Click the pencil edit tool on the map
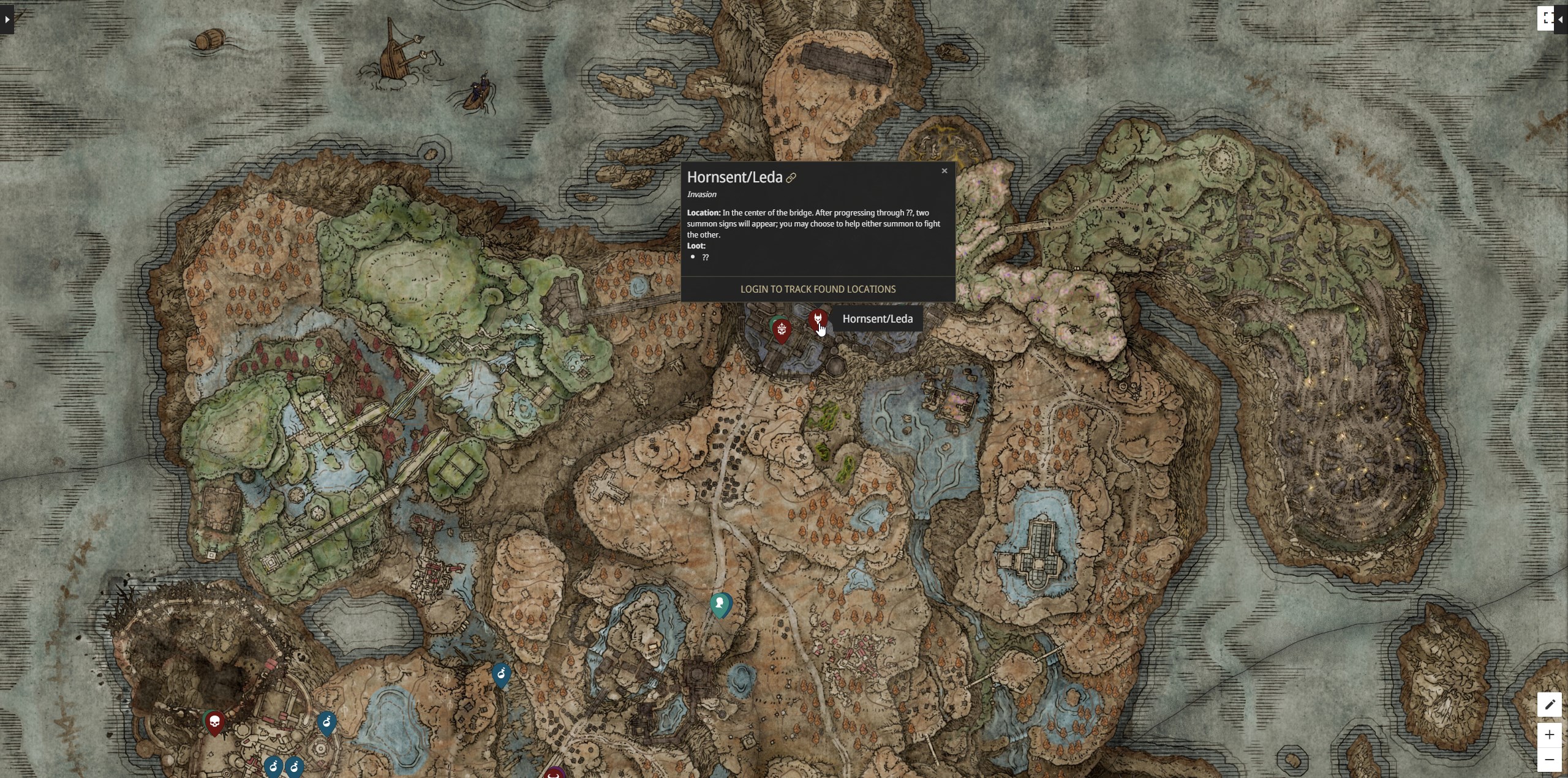This screenshot has width=1568, height=778. pyautogui.click(x=1551, y=704)
